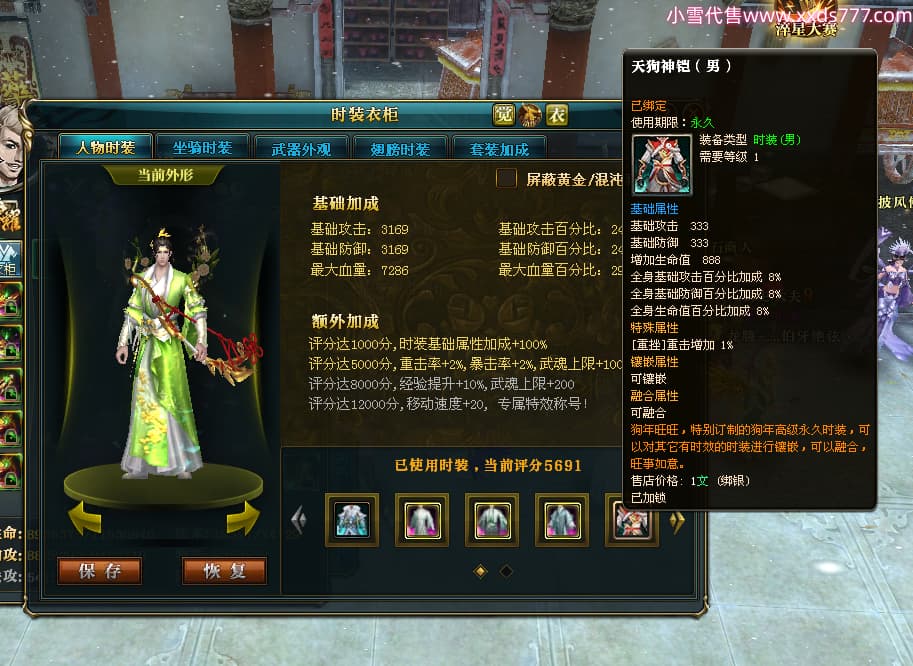This screenshot has height=666, width=913.
Task: Open the ornate icon between 觅 and 衣
Action: coord(530,115)
